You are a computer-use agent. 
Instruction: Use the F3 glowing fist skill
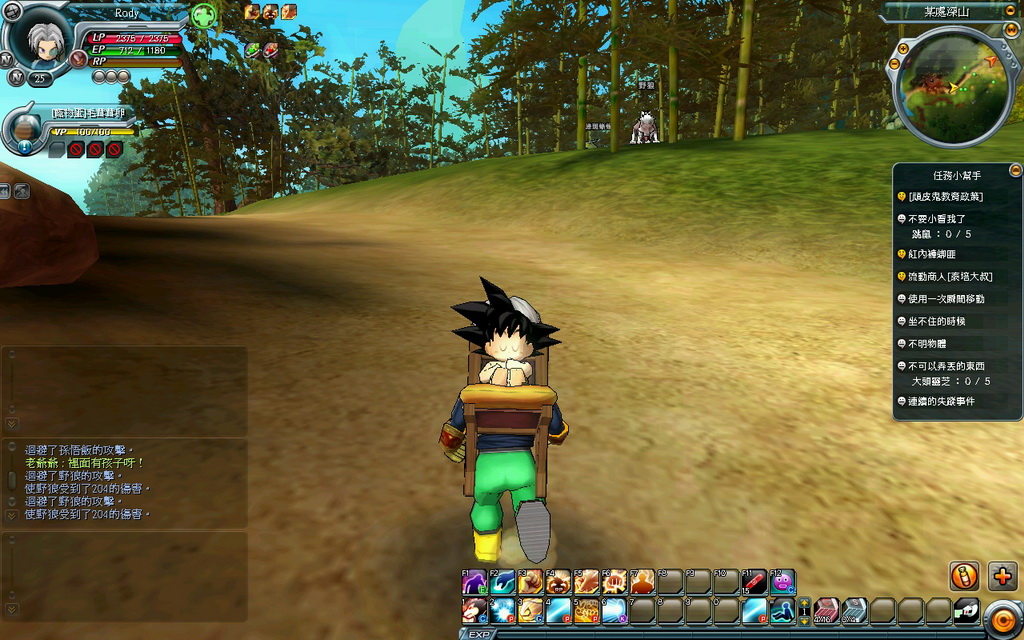point(530,582)
